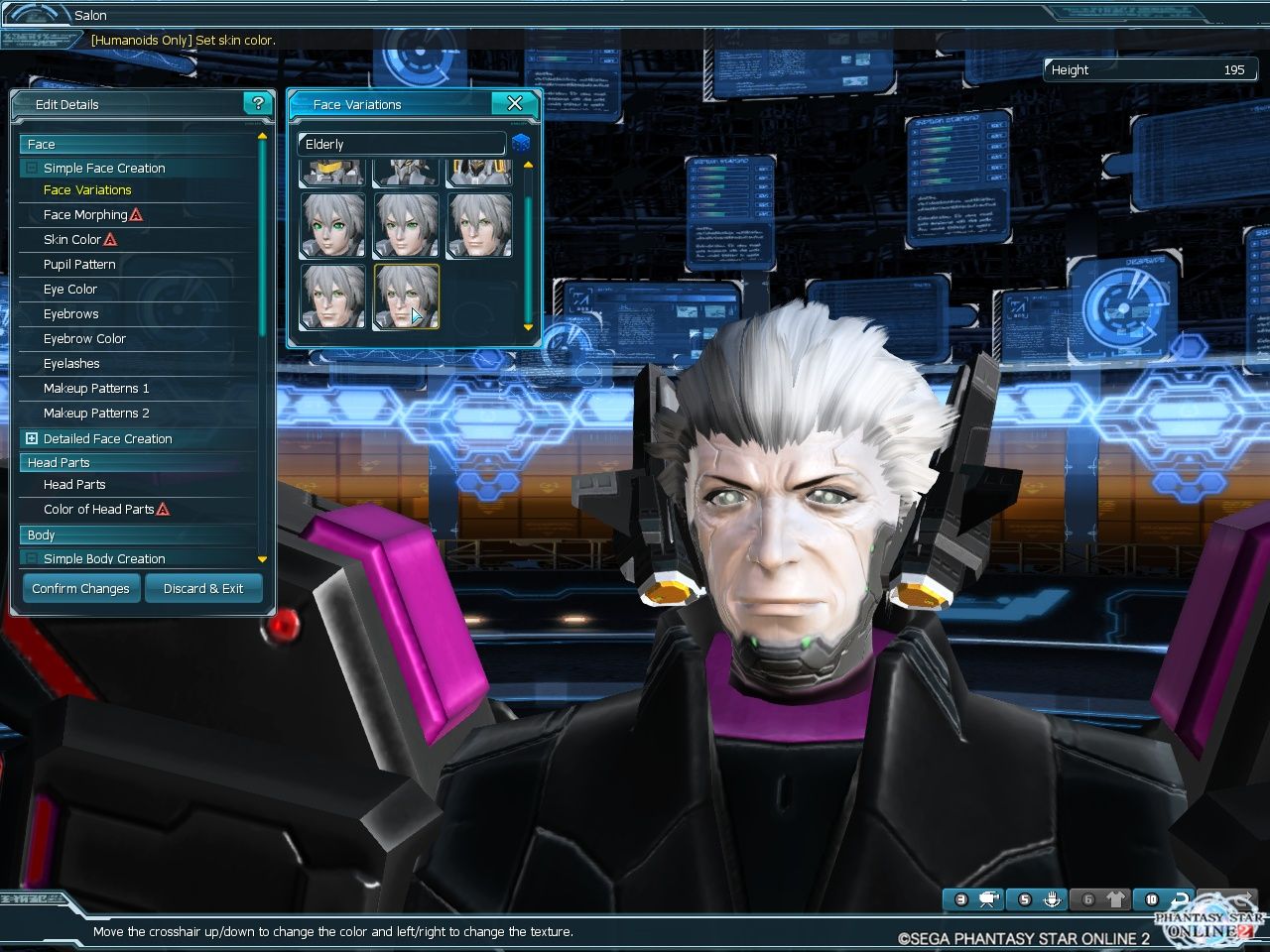Viewport: 1270px width, 952px height.
Task: Select Pupil Pattern from the Face list
Action: [77, 264]
